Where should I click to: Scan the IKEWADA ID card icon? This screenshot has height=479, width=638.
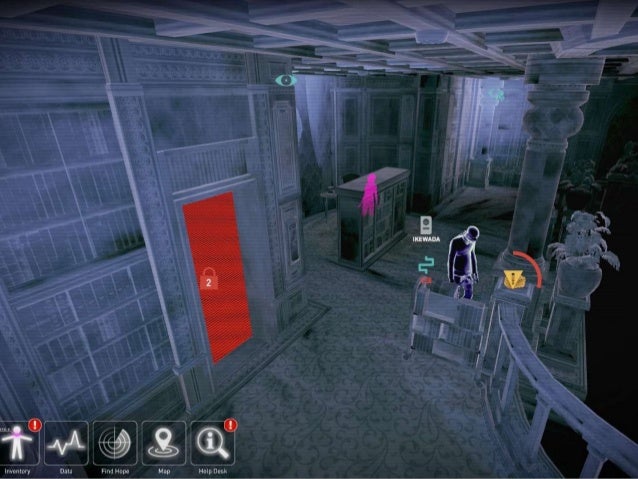click(x=427, y=225)
